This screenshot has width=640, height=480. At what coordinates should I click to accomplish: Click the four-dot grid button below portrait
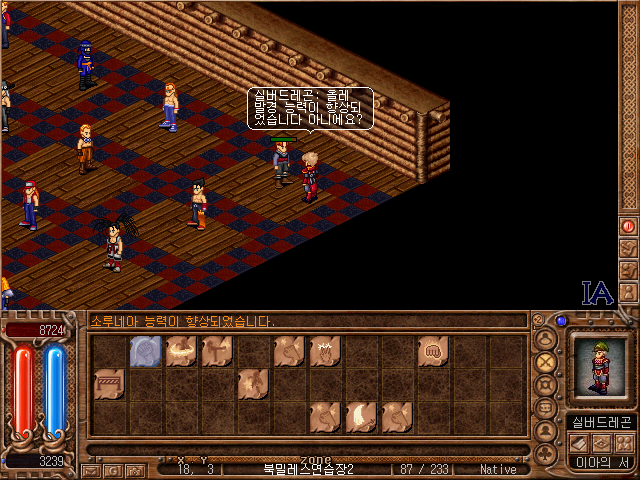[623, 443]
